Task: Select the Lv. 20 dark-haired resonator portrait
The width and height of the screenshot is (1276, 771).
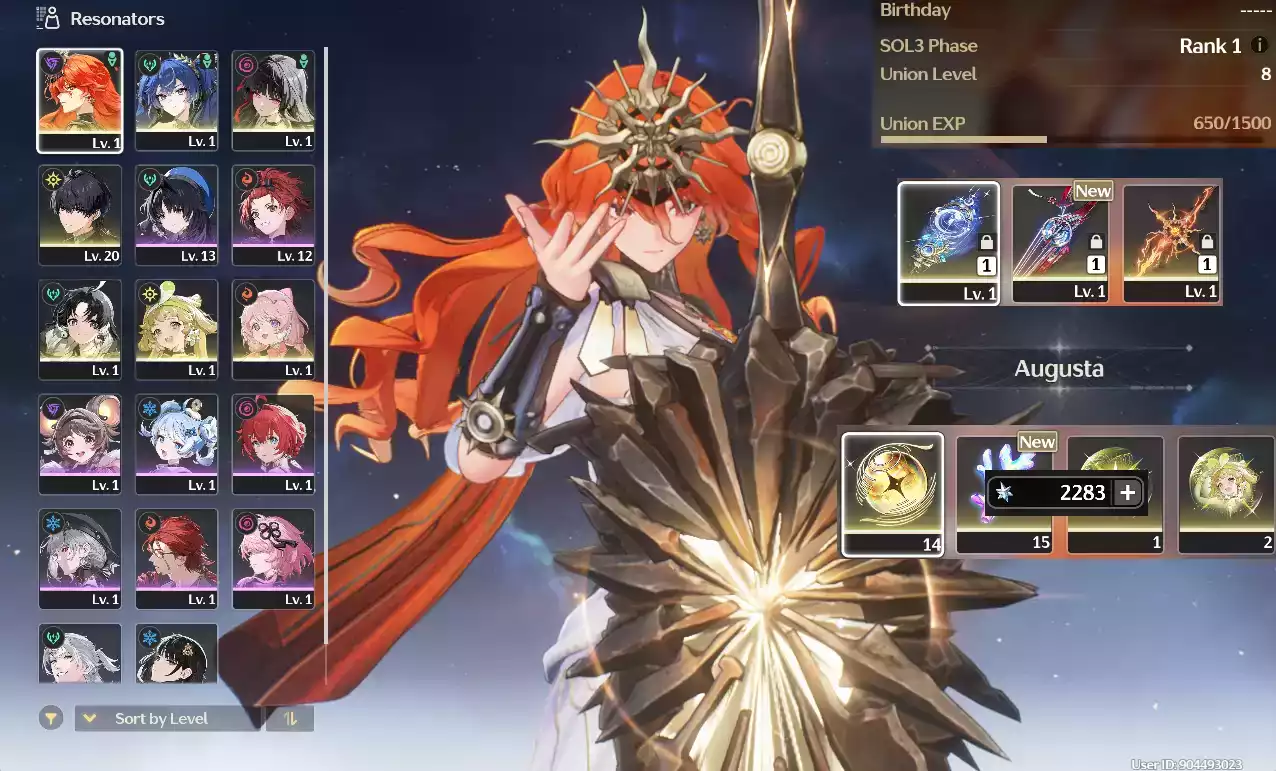Action: pyautogui.click(x=80, y=215)
